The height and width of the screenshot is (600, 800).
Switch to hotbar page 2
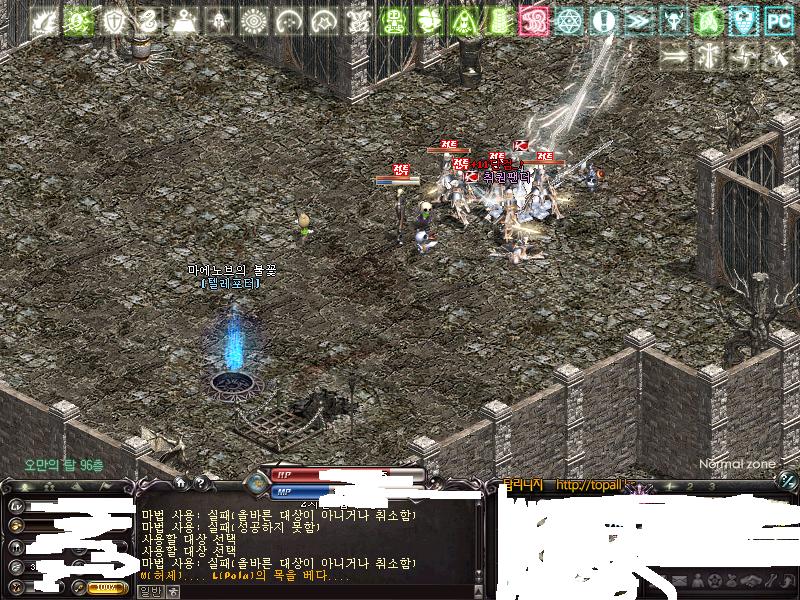click(690, 486)
